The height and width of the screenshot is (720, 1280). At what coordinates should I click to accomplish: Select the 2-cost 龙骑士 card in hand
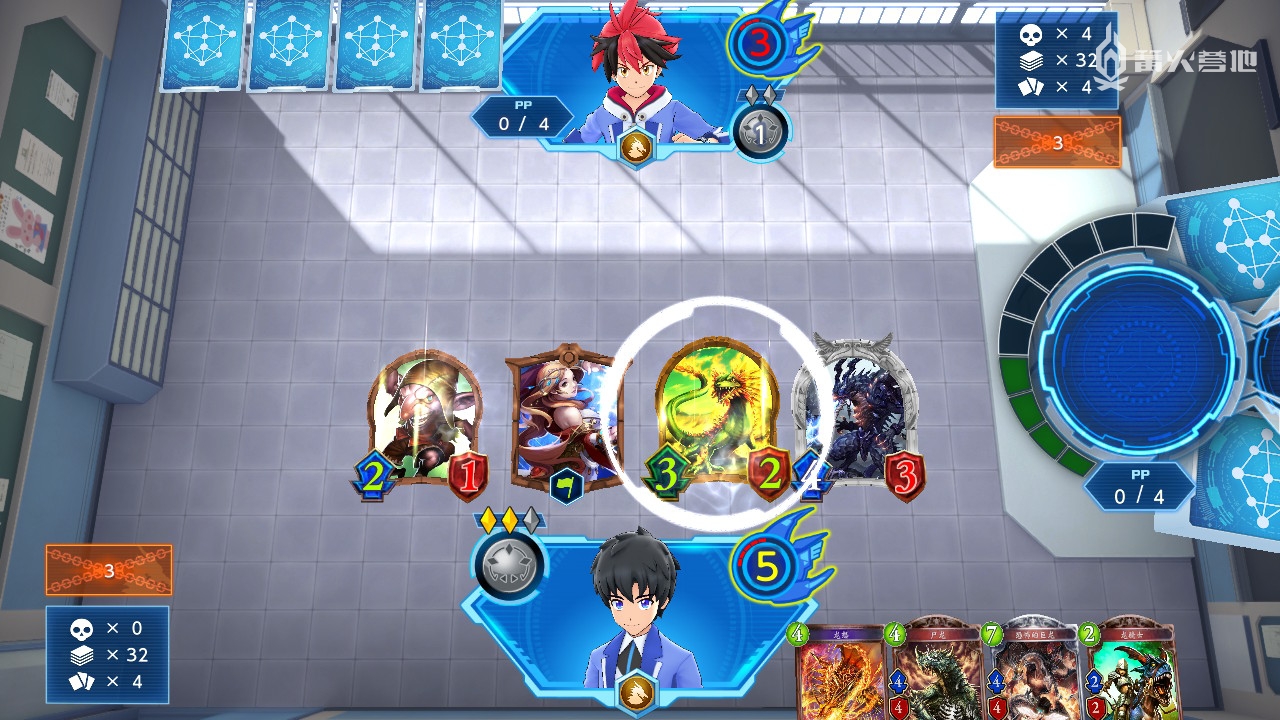pyautogui.click(x=1128, y=672)
